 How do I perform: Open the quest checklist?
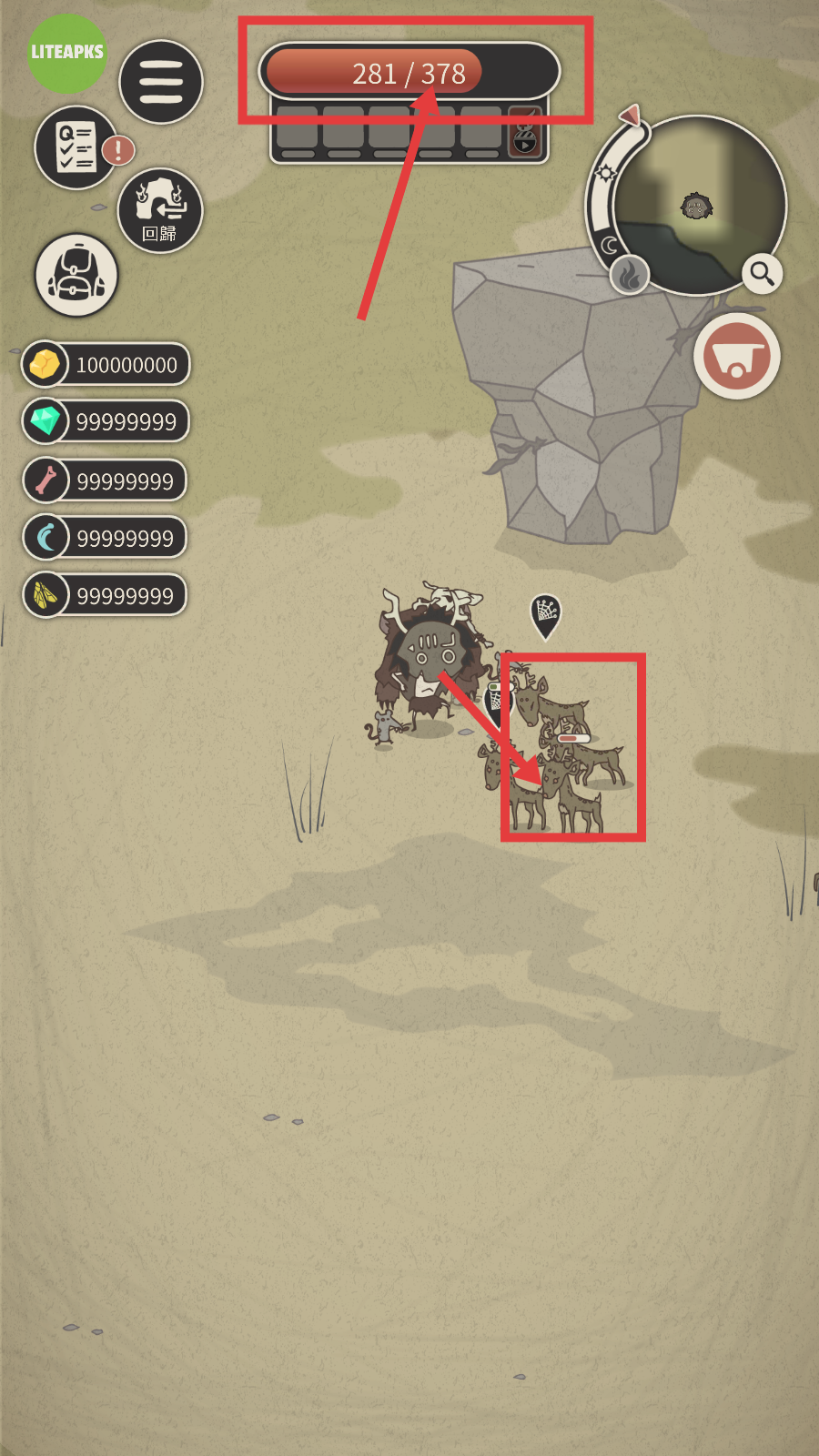(x=76, y=147)
